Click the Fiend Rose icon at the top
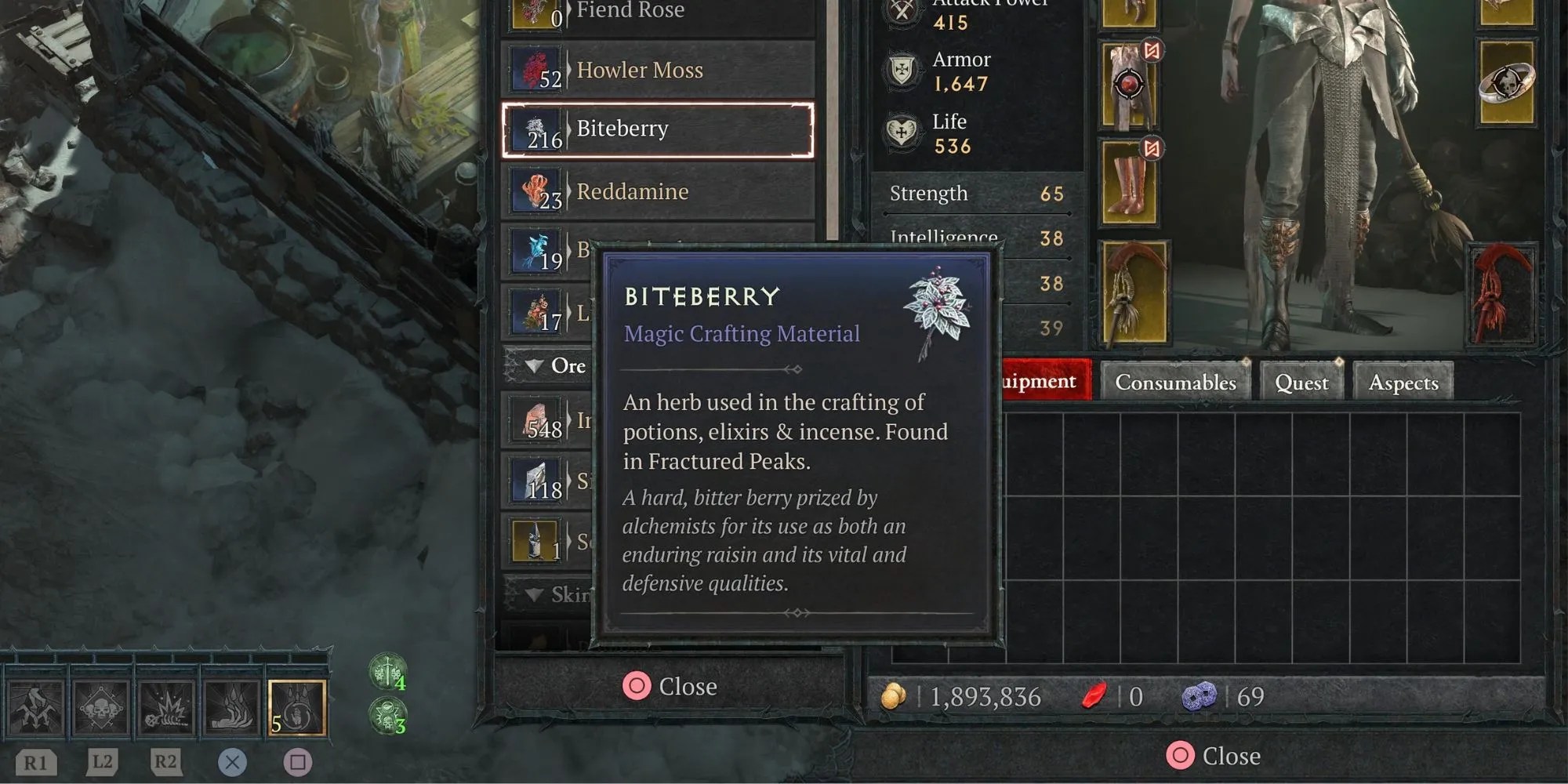This screenshot has width=1568, height=784. (535, 10)
